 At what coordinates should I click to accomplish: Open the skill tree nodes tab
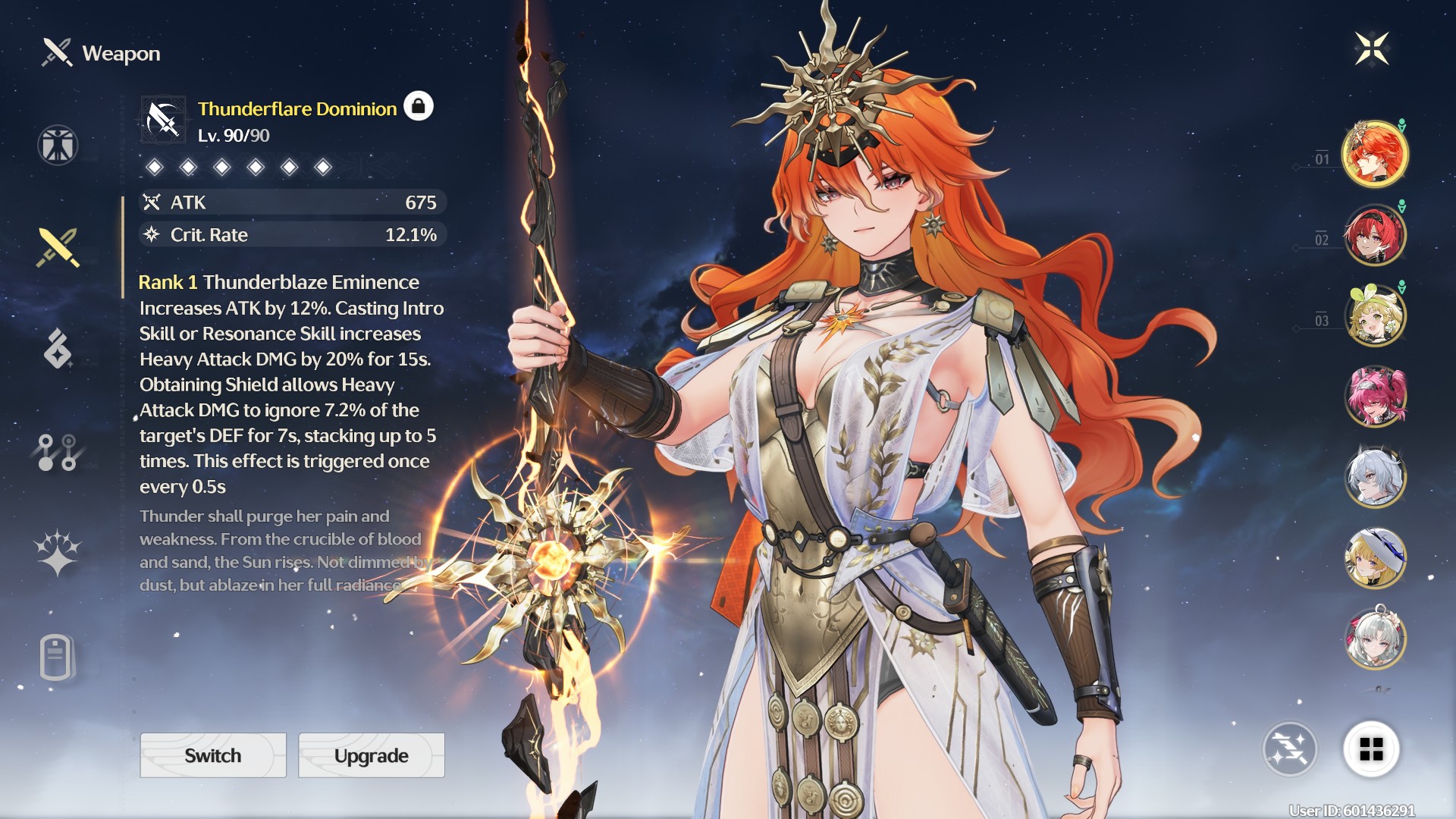pyautogui.click(x=58, y=452)
